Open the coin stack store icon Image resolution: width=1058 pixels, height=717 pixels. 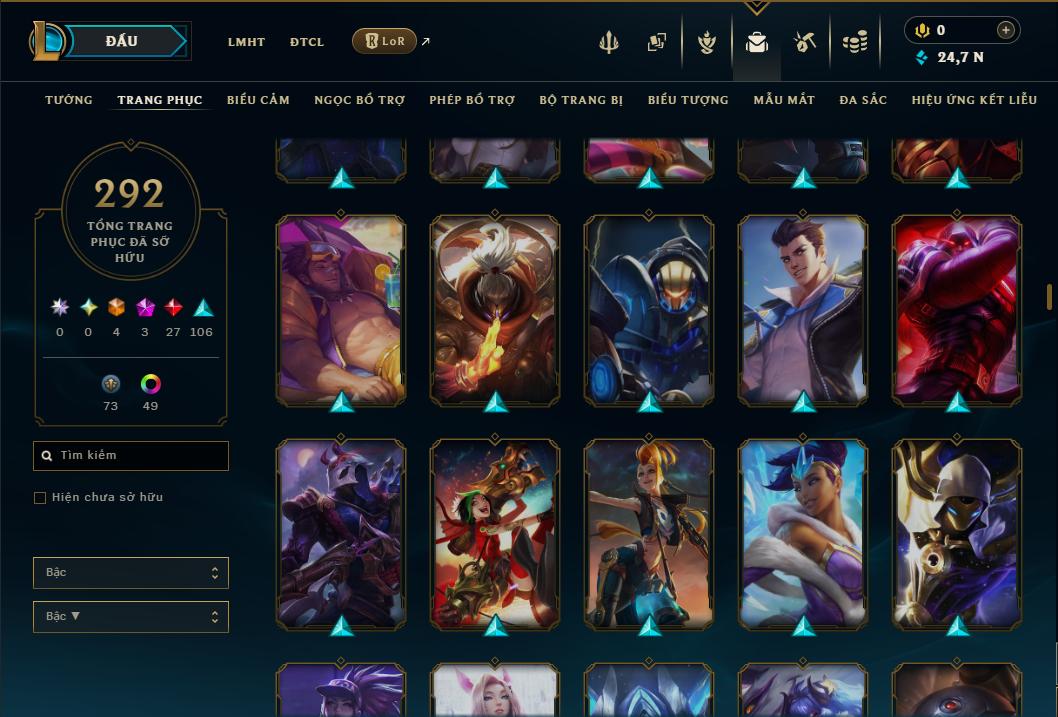pyautogui.click(x=854, y=42)
